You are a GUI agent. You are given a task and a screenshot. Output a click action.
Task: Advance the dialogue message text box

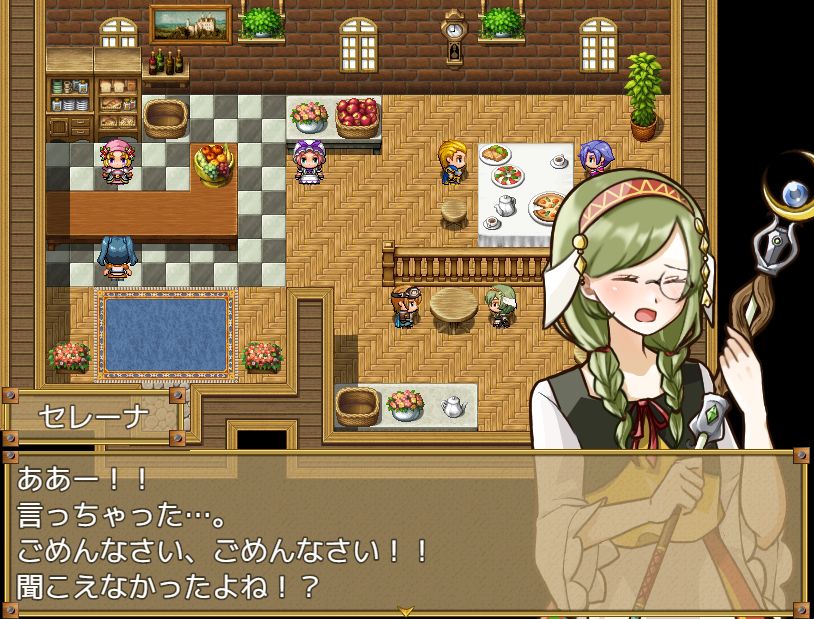(x=300, y=530)
